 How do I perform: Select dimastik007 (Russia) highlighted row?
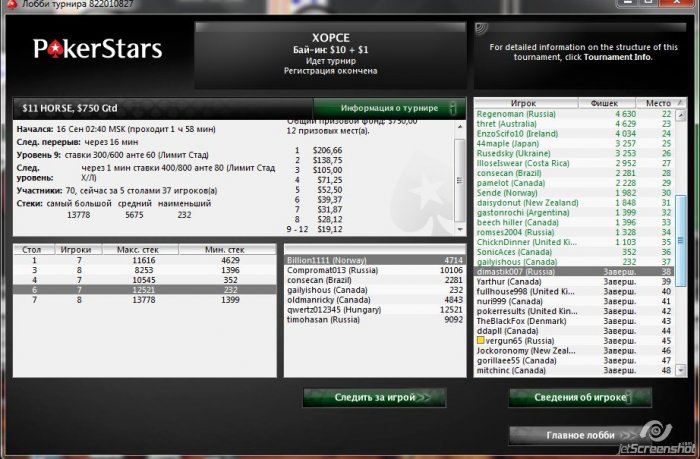570,271
